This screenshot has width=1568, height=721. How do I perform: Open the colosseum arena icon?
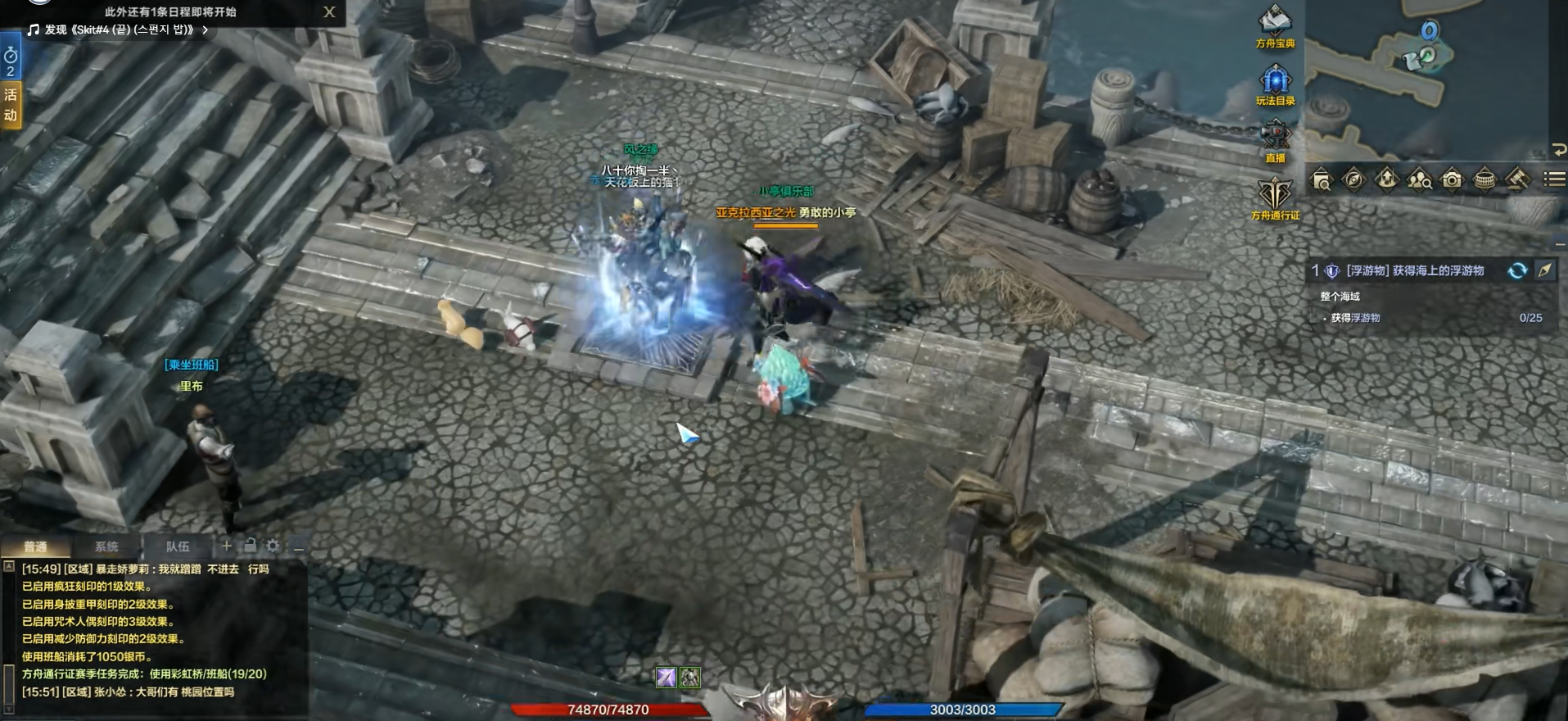coord(1484,179)
